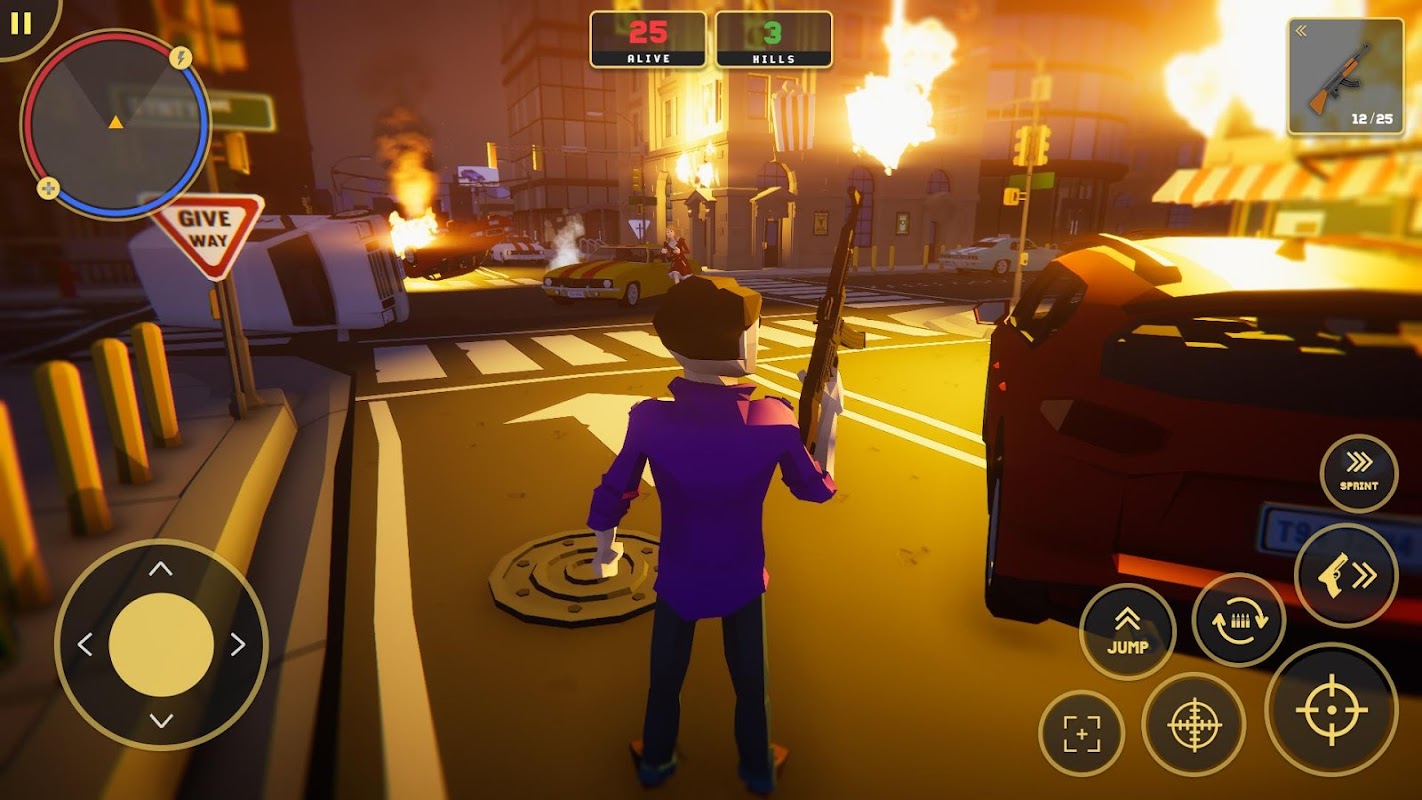Screen dimensions: 1422x800
Task: Tap the Jump button
Action: 1127,631
